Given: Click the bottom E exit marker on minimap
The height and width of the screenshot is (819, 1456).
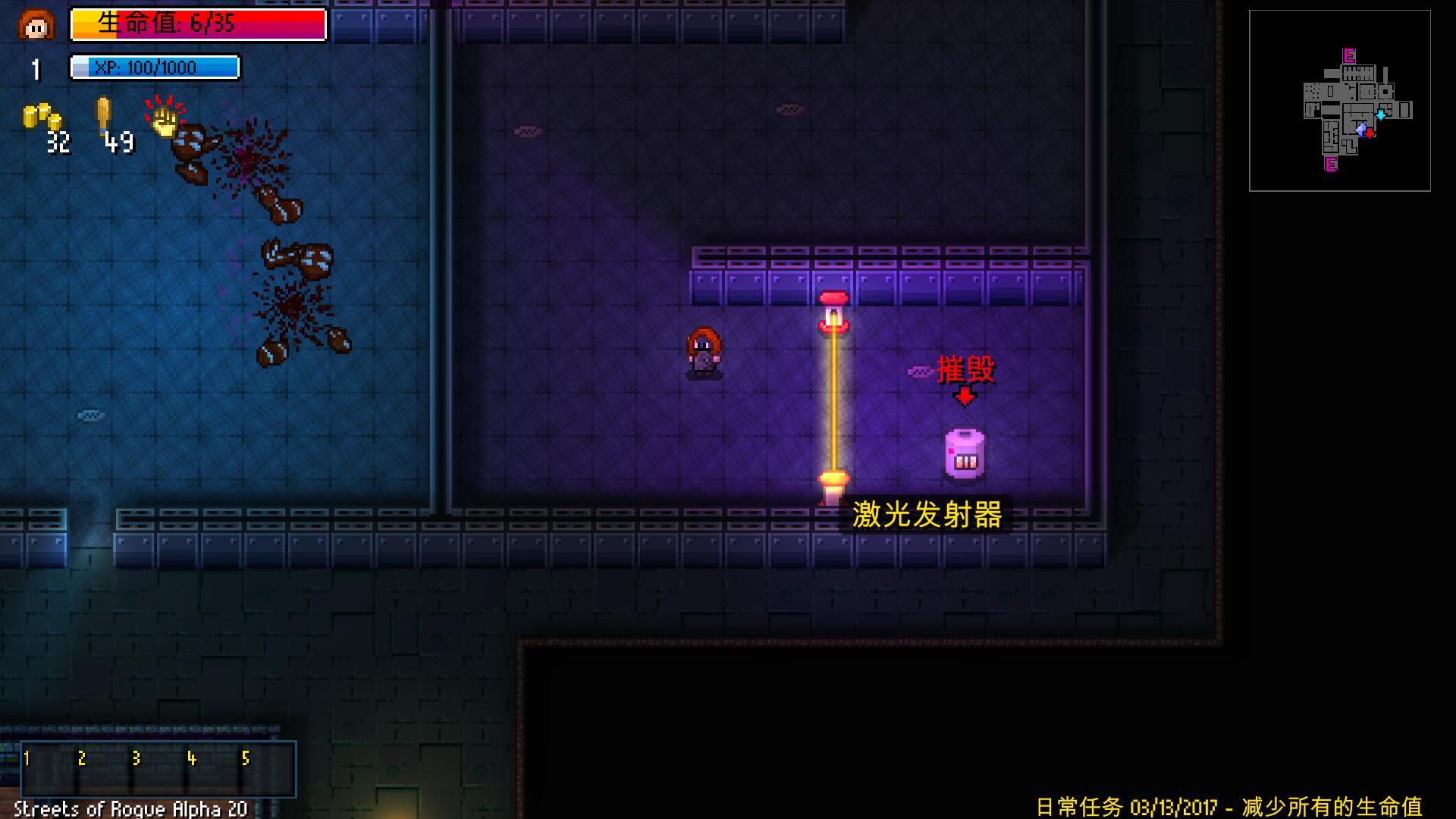Looking at the screenshot, I should (x=1331, y=165).
